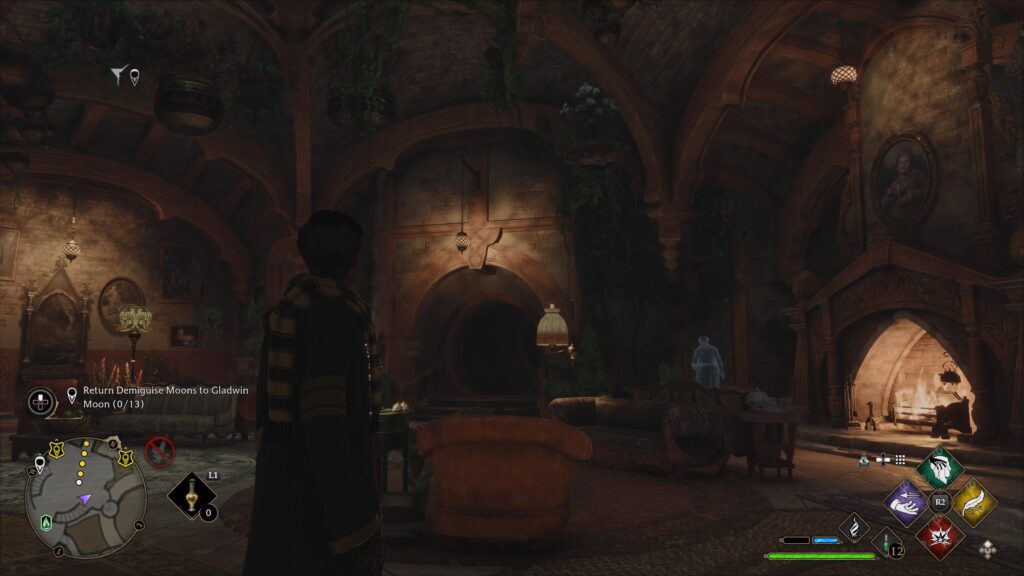Cast the red explosion spell

[x=939, y=535]
